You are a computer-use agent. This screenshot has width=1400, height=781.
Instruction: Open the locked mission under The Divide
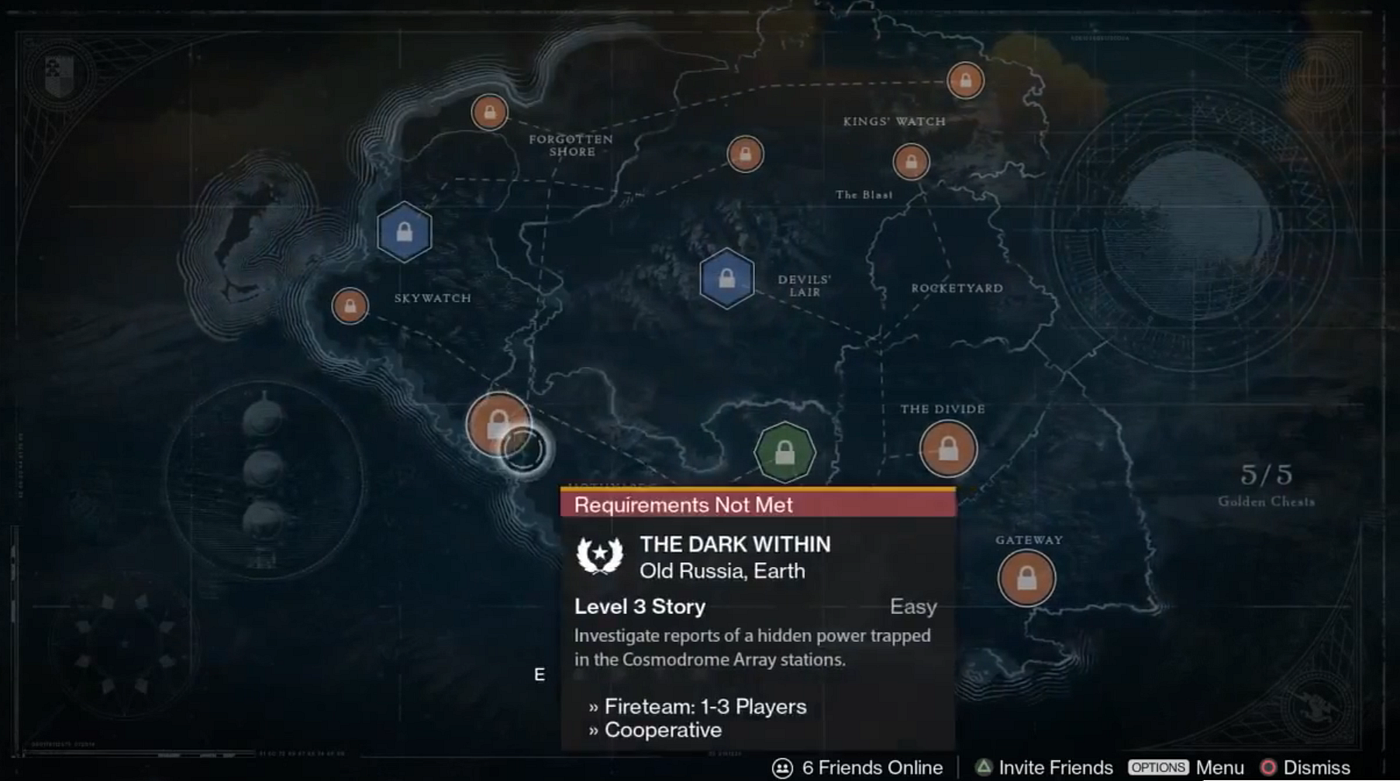[x=948, y=448]
